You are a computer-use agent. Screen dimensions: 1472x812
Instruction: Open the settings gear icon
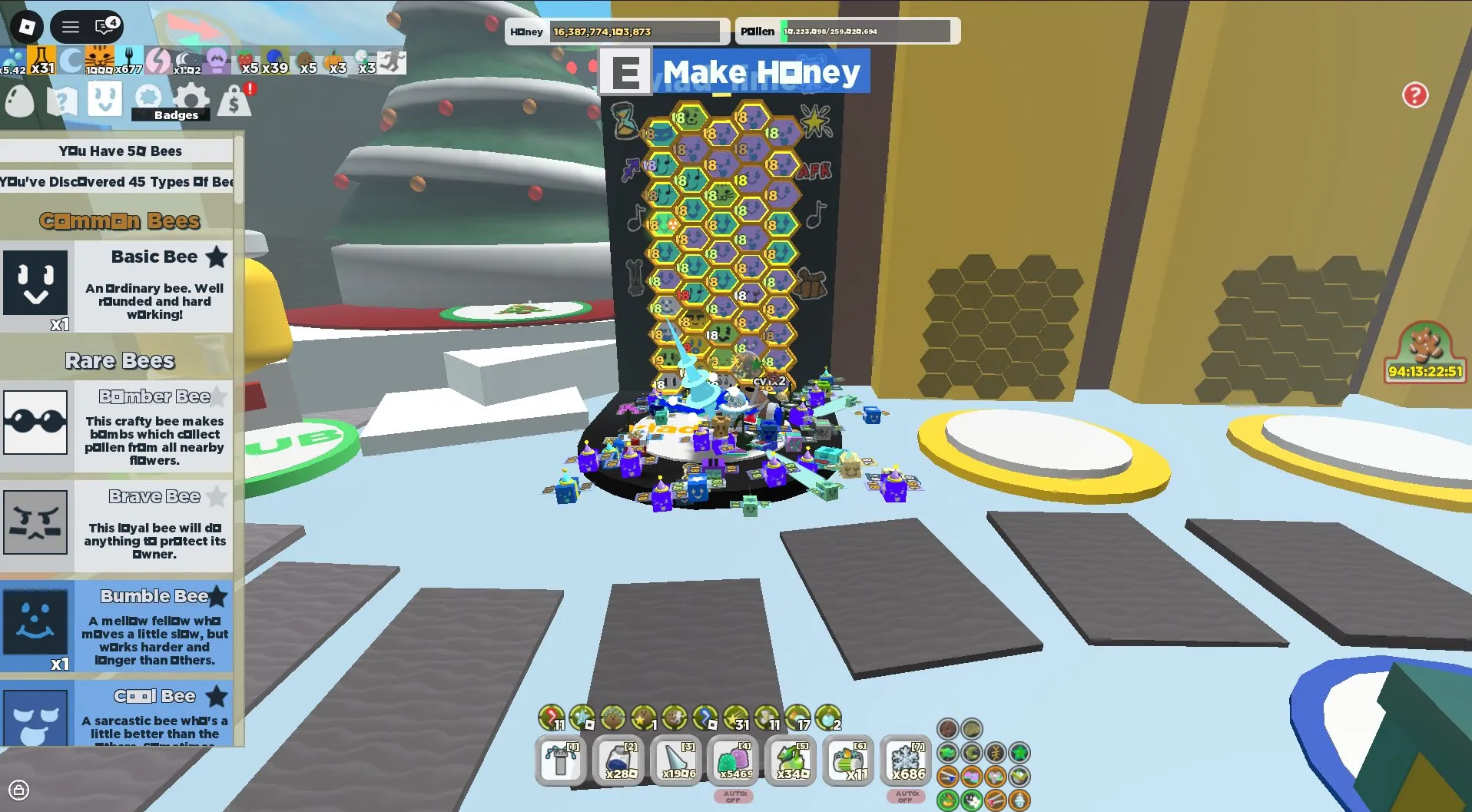pos(191,98)
